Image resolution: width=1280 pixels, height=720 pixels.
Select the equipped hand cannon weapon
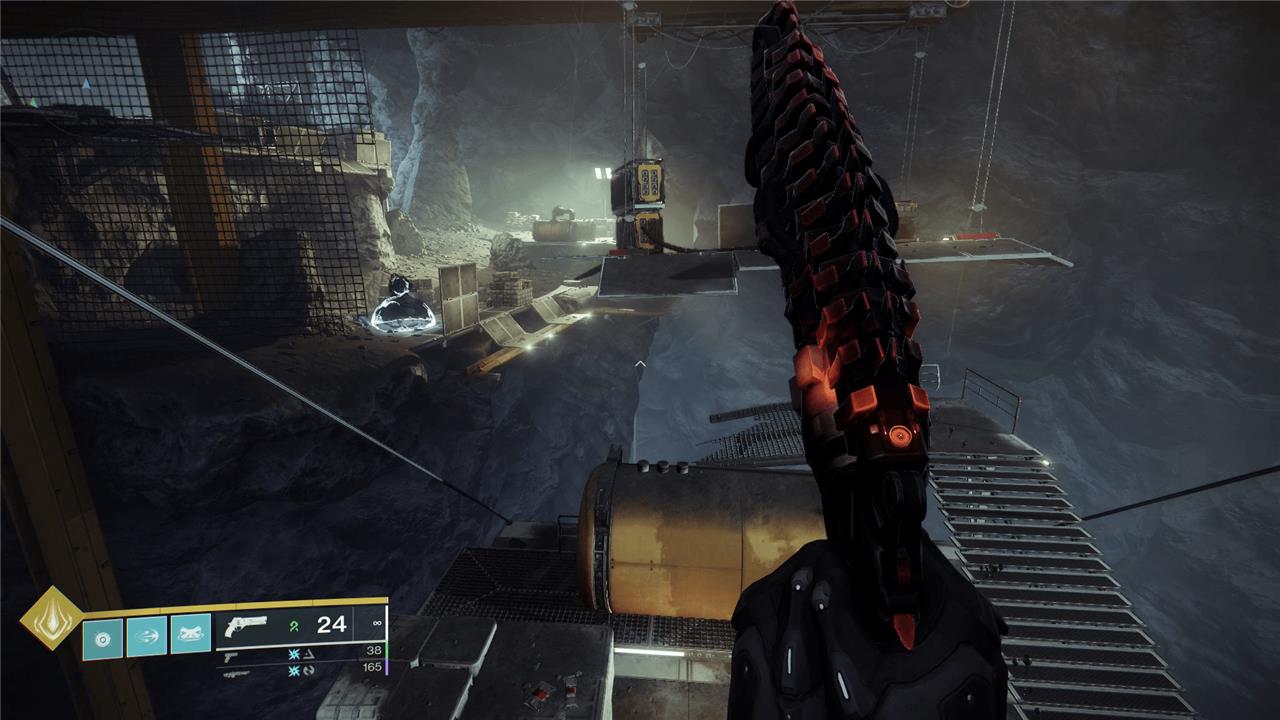[x=247, y=626]
